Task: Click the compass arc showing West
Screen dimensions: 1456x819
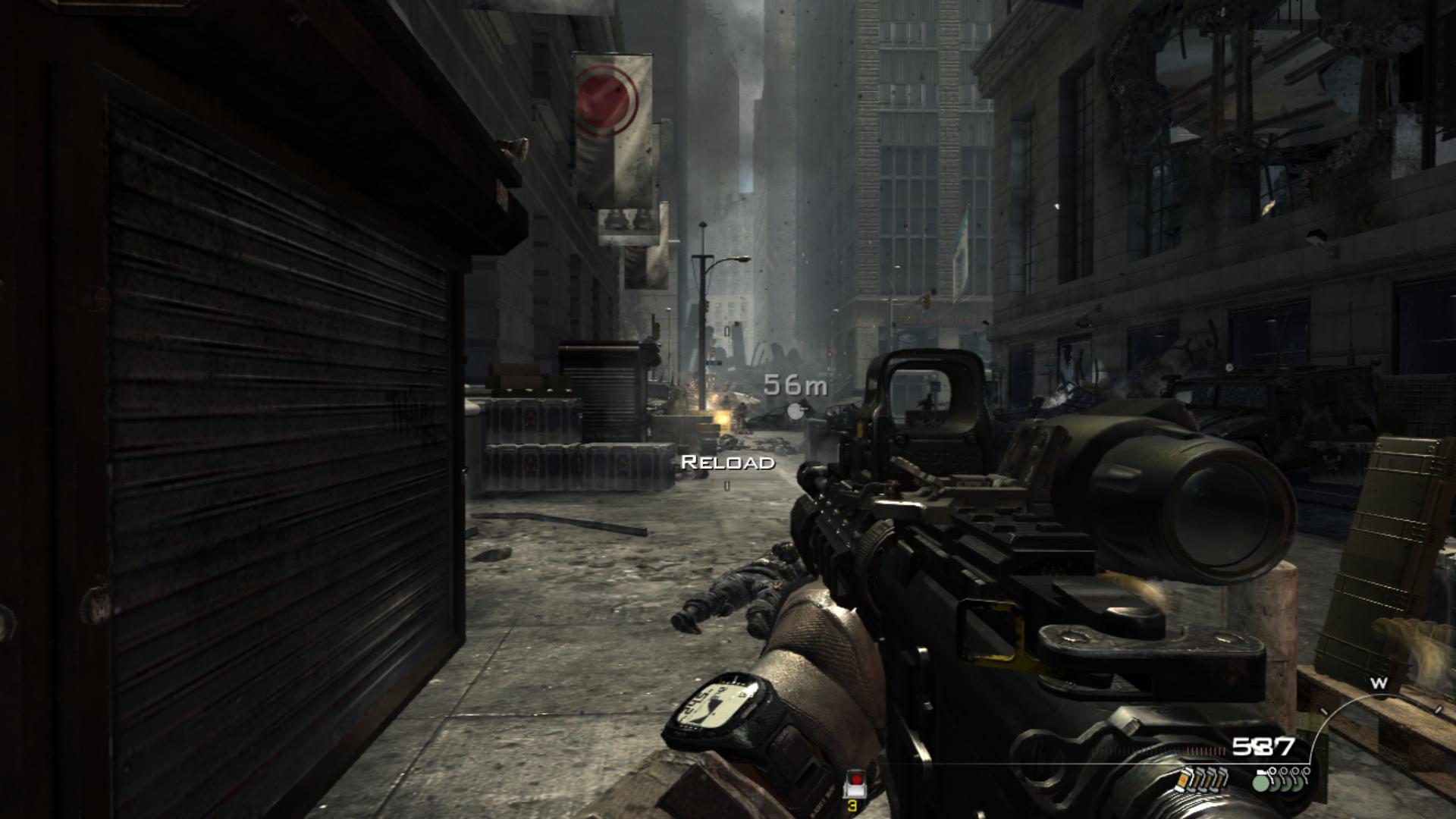Action: point(1379,684)
